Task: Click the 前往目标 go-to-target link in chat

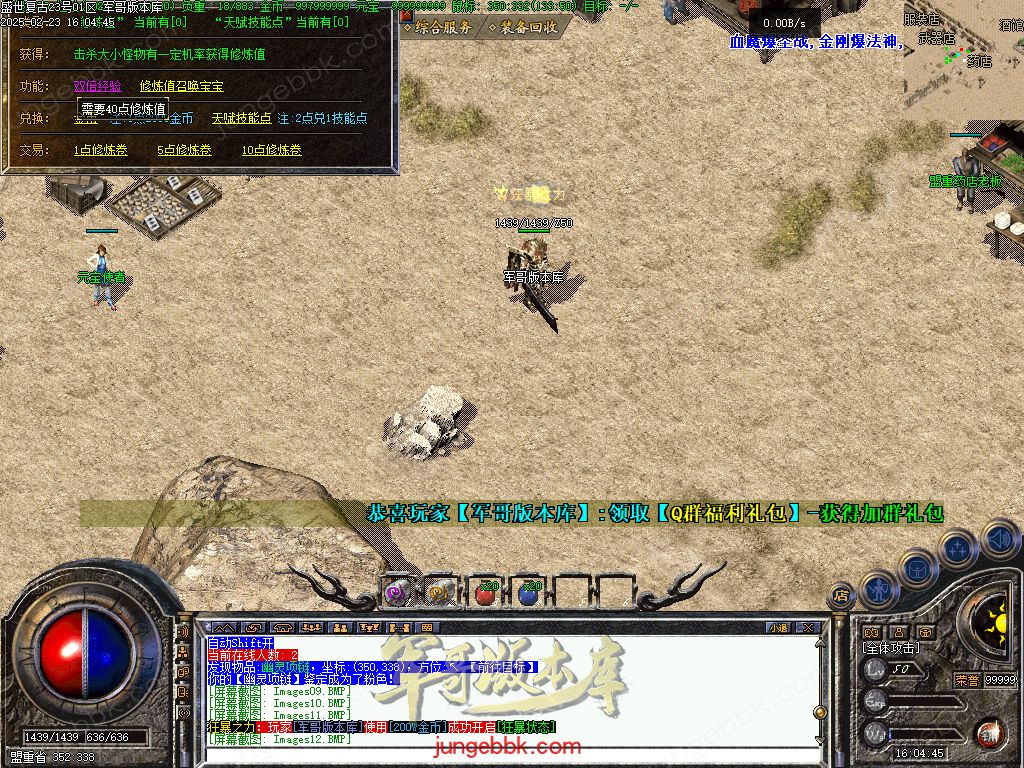Action: pyautogui.click(x=504, y=666)
